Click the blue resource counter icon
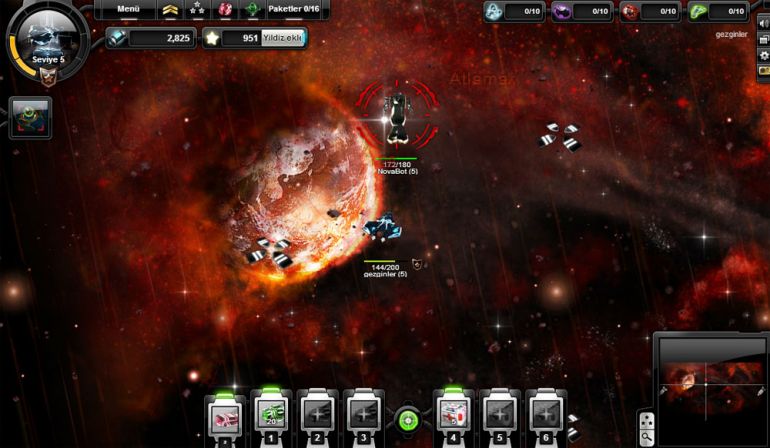 click(x=494, y=12)
